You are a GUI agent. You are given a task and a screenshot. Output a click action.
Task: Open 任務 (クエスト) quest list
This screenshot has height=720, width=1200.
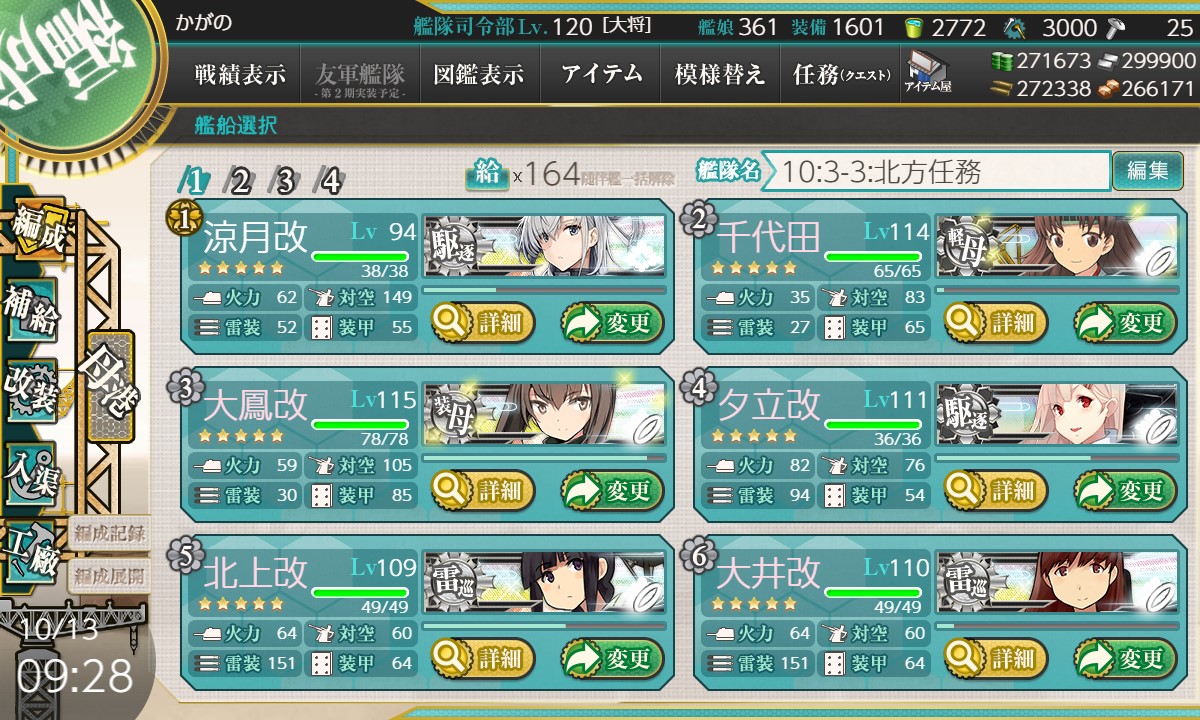(841, 75)
